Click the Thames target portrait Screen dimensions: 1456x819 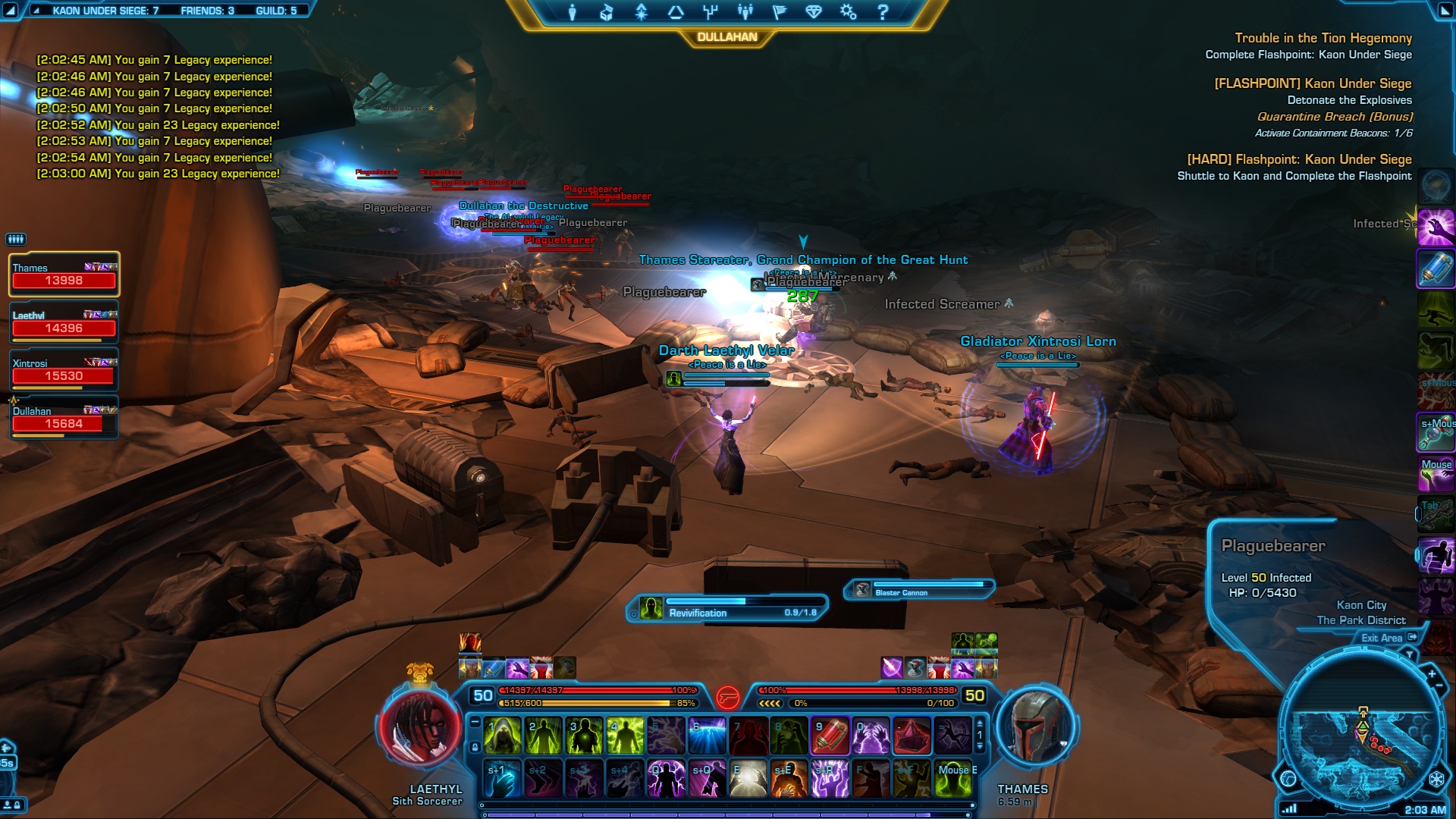[1035, 726]
